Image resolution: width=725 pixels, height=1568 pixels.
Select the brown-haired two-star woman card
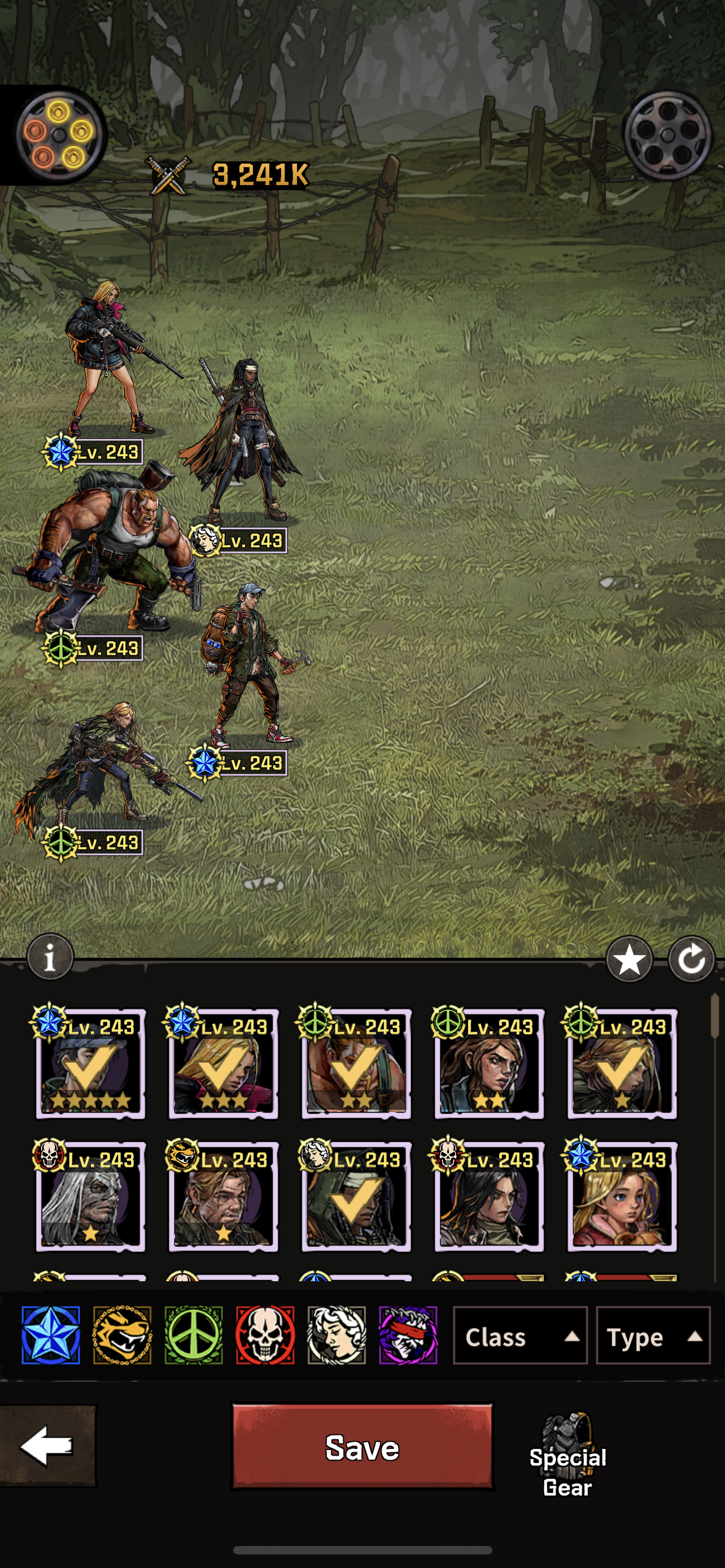[489, 1064]
